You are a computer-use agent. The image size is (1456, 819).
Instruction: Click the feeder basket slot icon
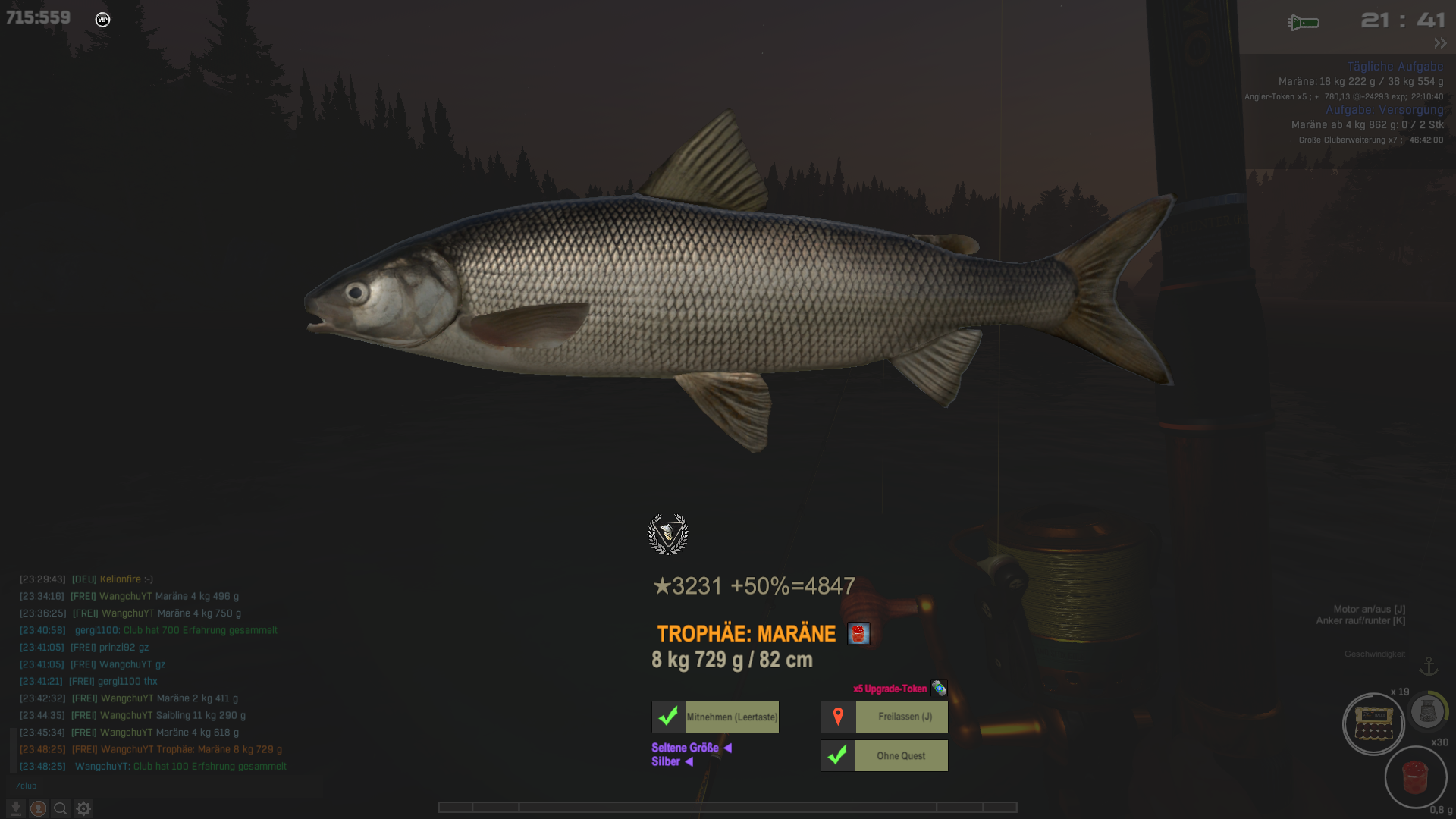point(1427,711)
